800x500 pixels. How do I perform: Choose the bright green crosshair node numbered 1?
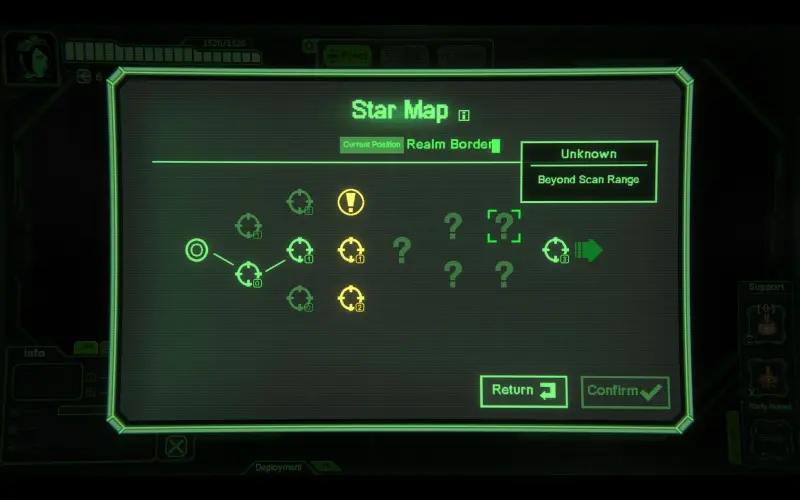(x=299, y=250)
